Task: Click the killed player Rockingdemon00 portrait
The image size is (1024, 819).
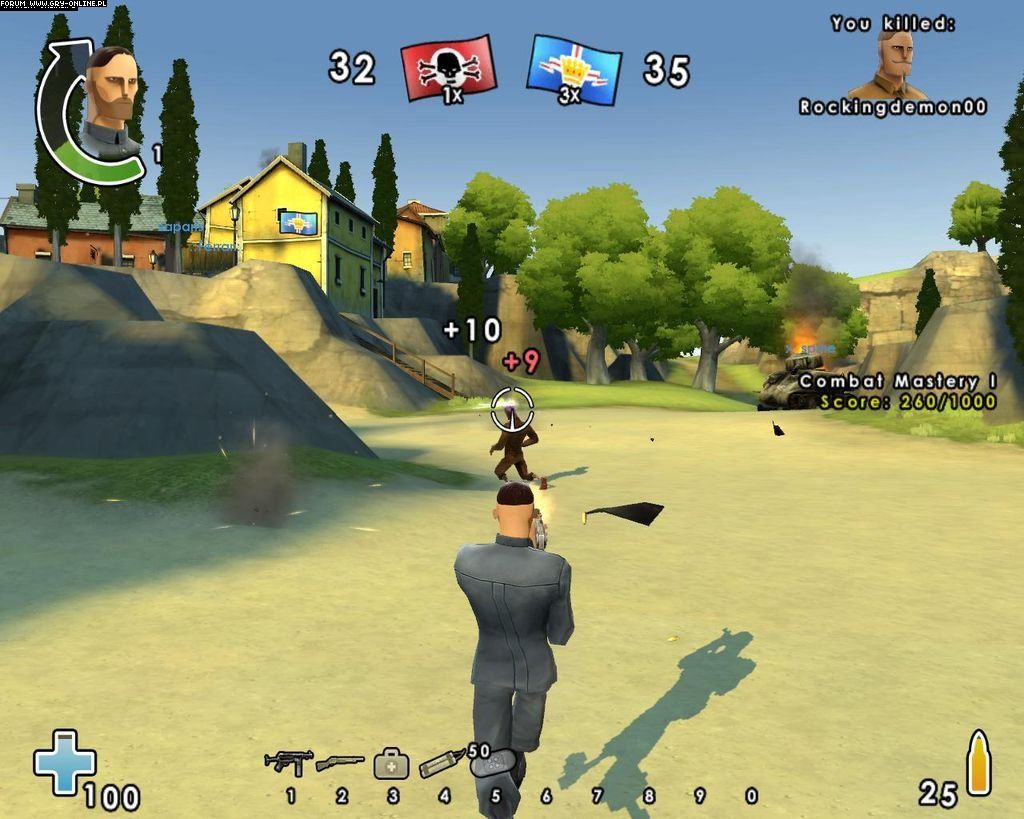Action: 893,65
